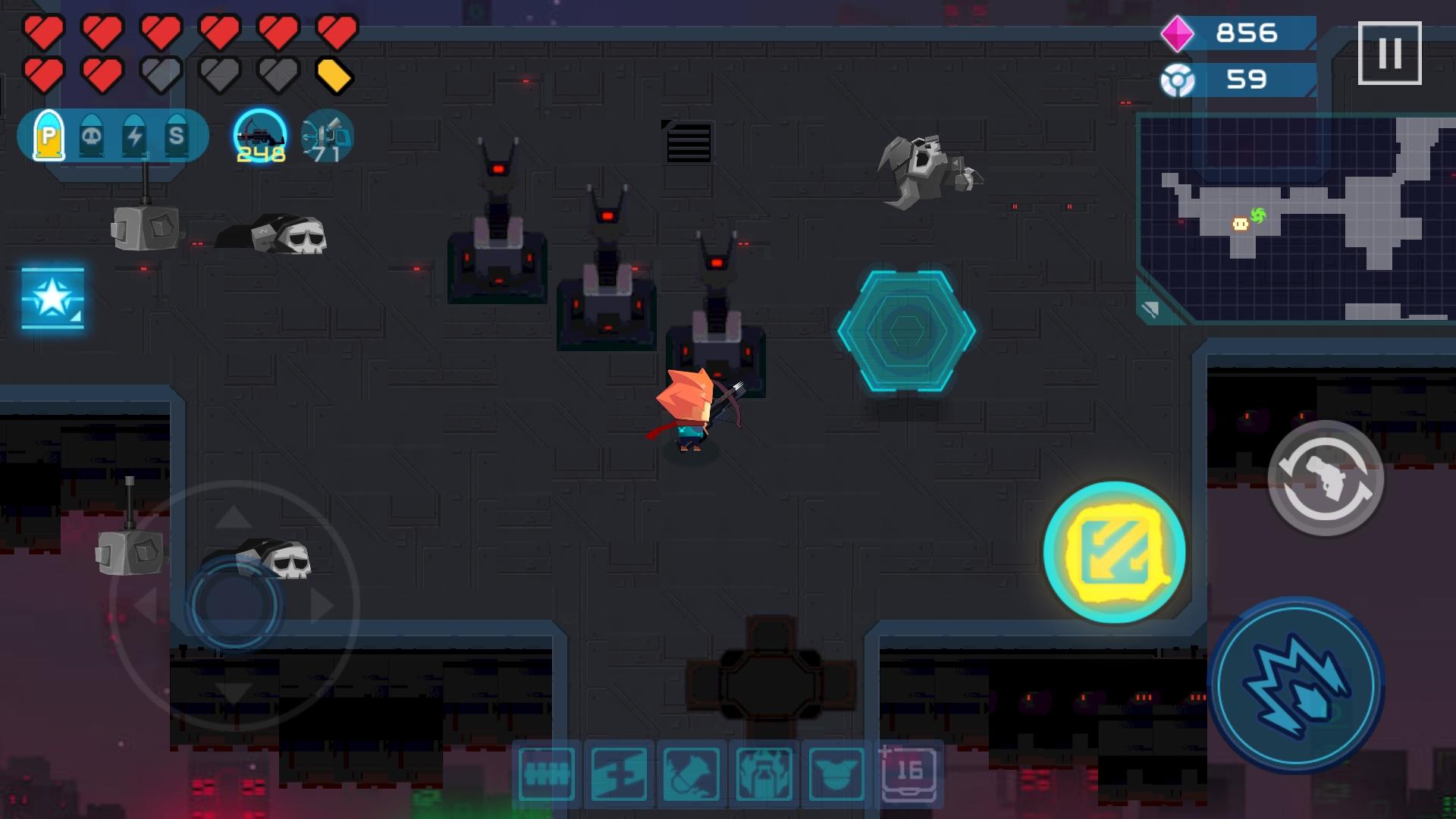1456x819 pixels.
Task: Open the secondary weapon slot showing 71
Action: tap(326, 137)
